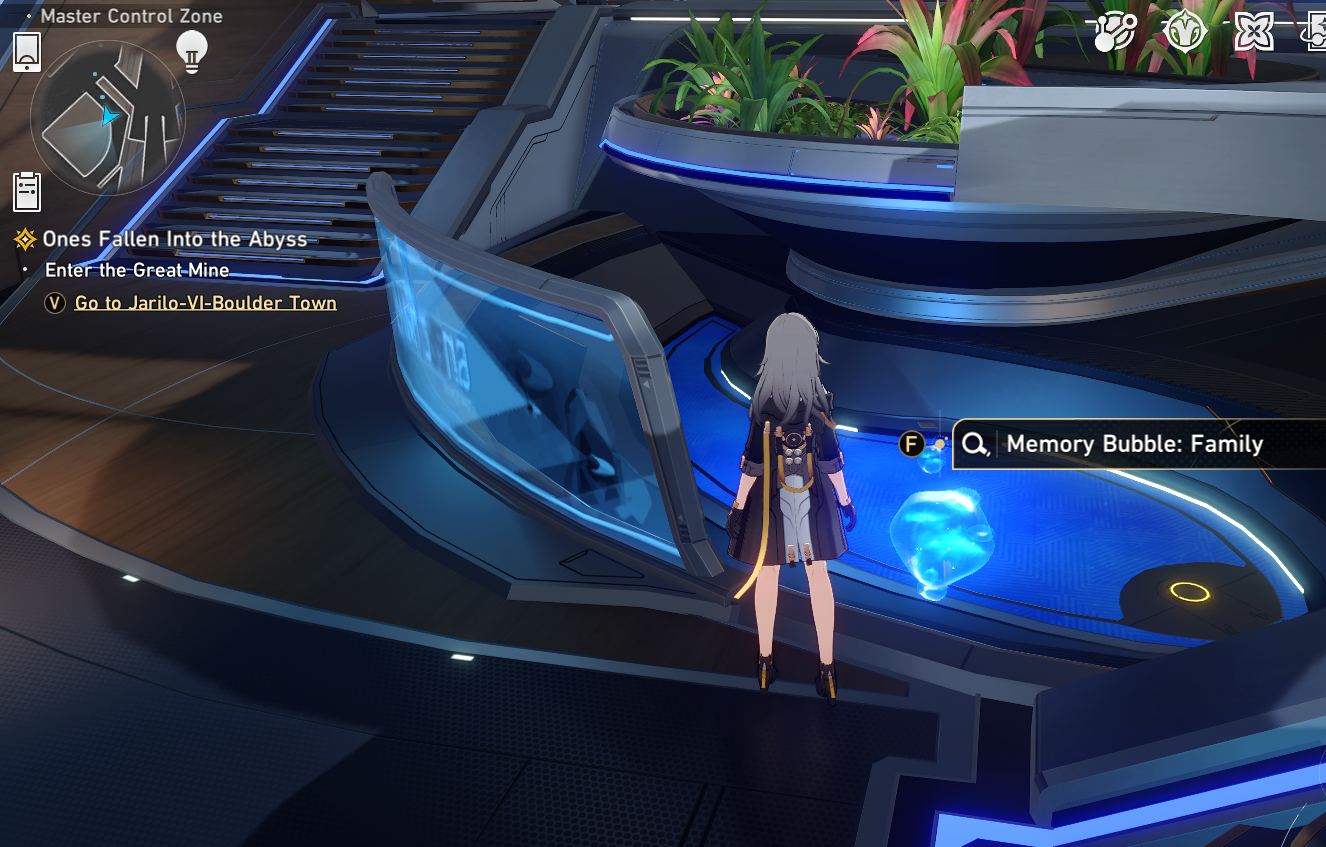Click the gold quest diamond marker
This screenshot has height=847, width=1326.
pos(24,239)
